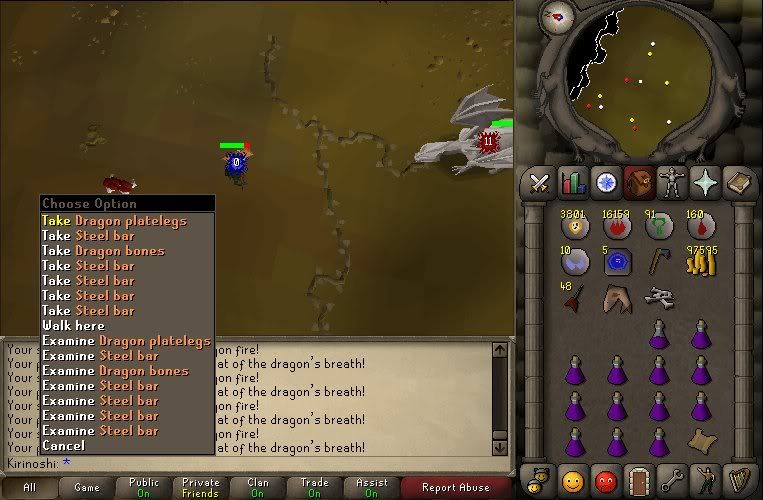Examine the Dragon platelegs
The width and height of the screenshot is (763, 500).
126,341
